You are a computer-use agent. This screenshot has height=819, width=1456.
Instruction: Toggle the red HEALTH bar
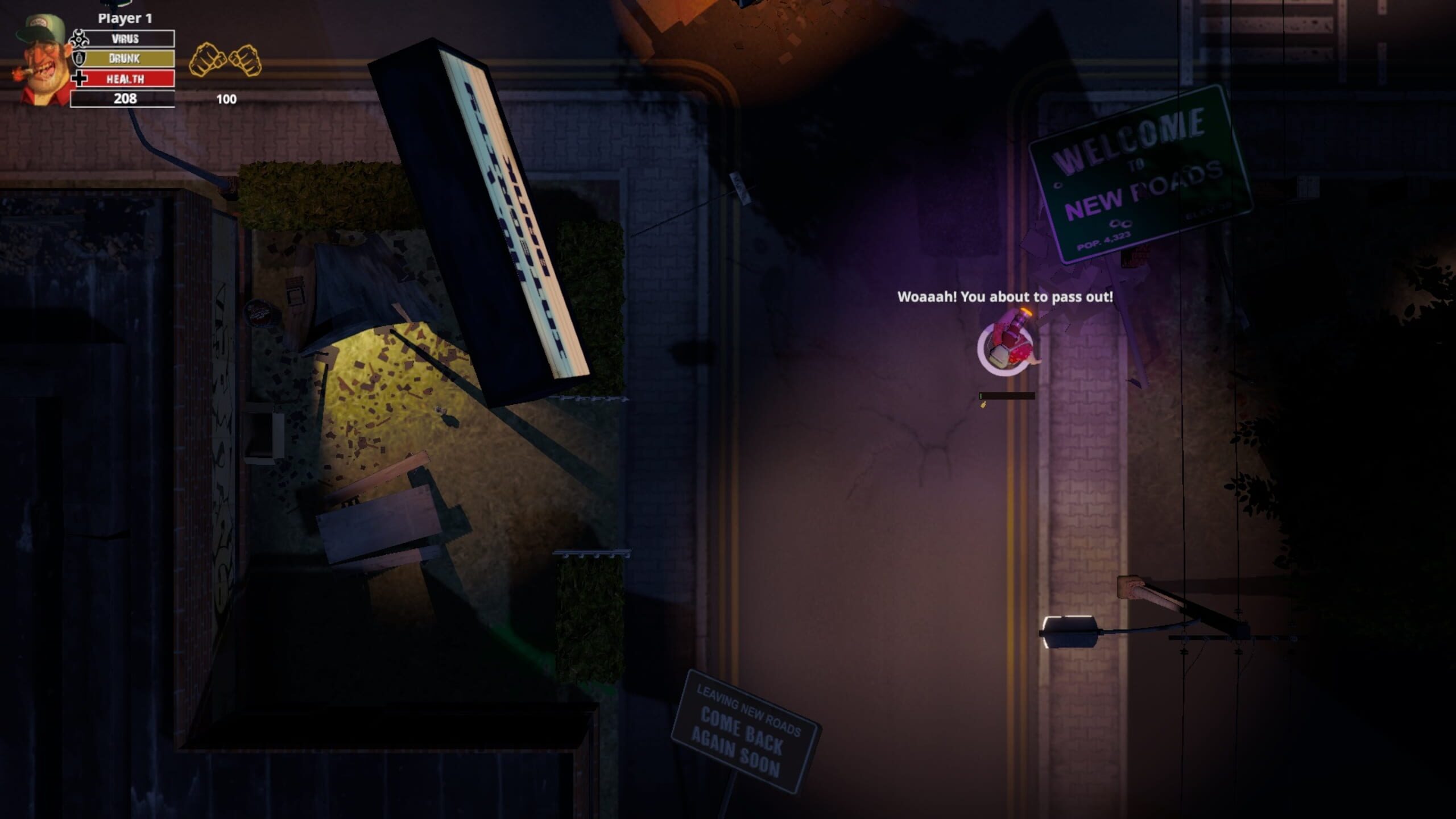coord(126,80)
